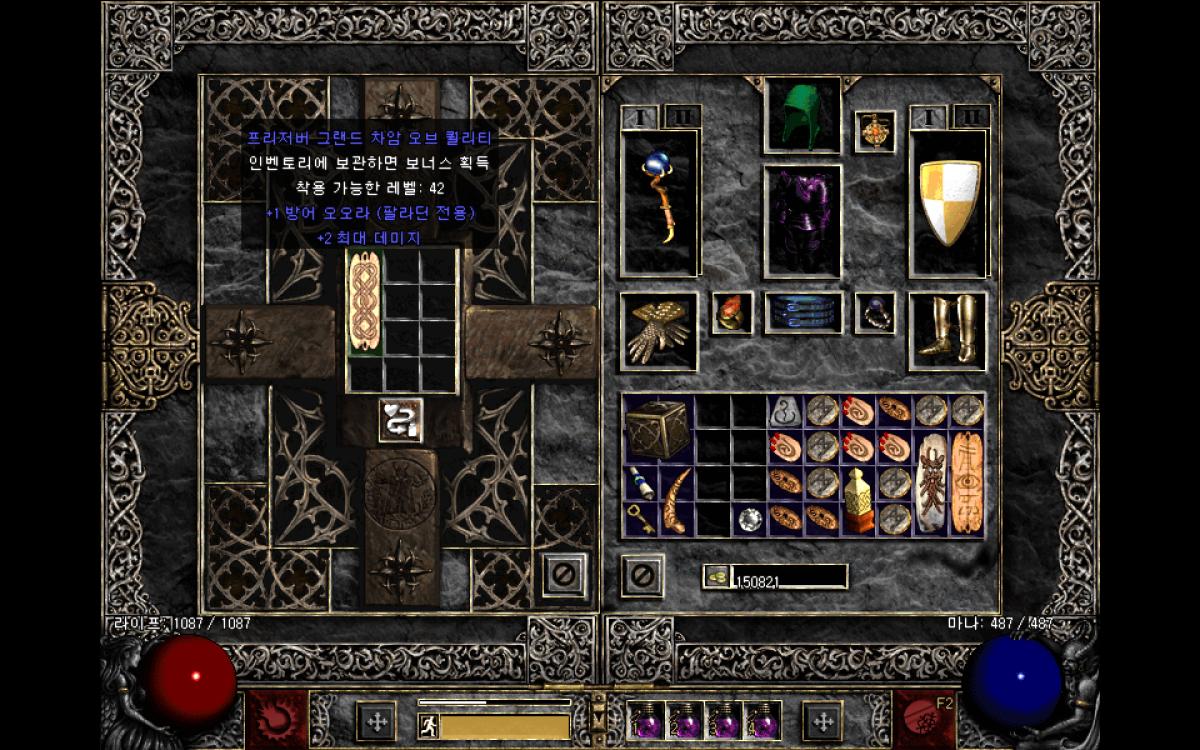The height and width of the screenshot is (750, 1200).
Task: Select the chain gloves slot
Action: tap(659, 332)
